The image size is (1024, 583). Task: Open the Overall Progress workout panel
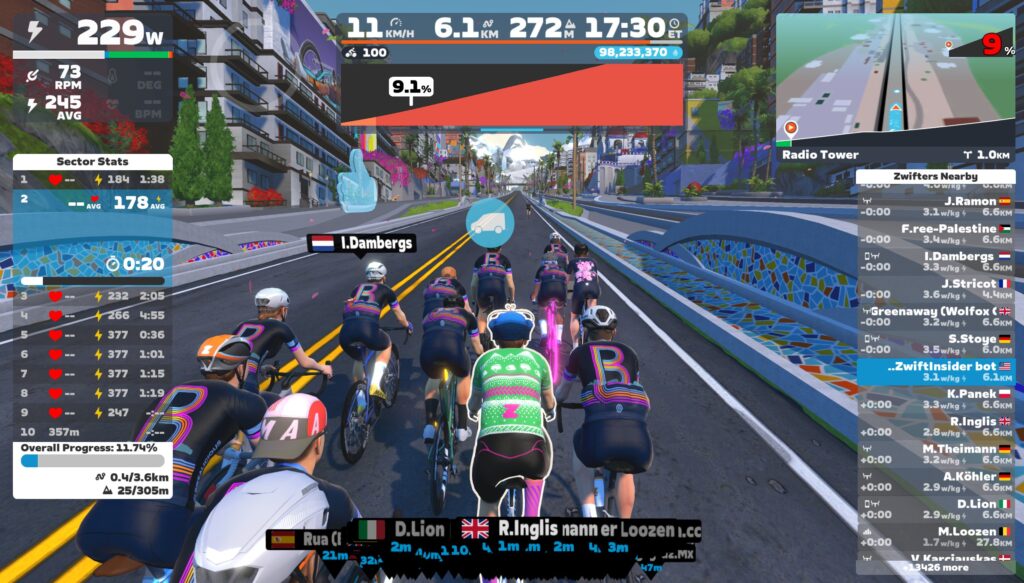pyautogui.click(x=92, y=468)
